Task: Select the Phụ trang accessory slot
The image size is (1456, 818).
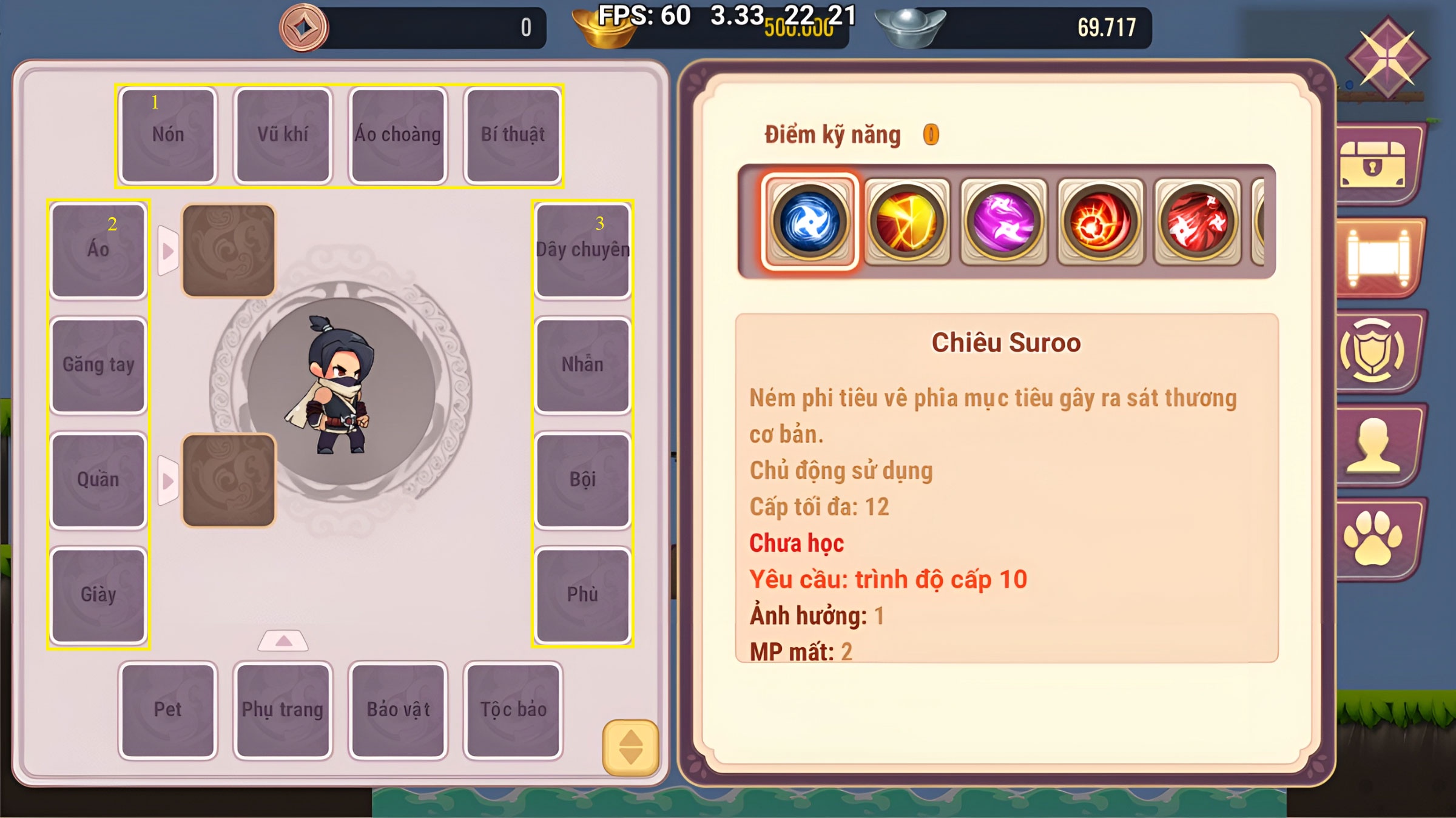Action: coord(283,710)
